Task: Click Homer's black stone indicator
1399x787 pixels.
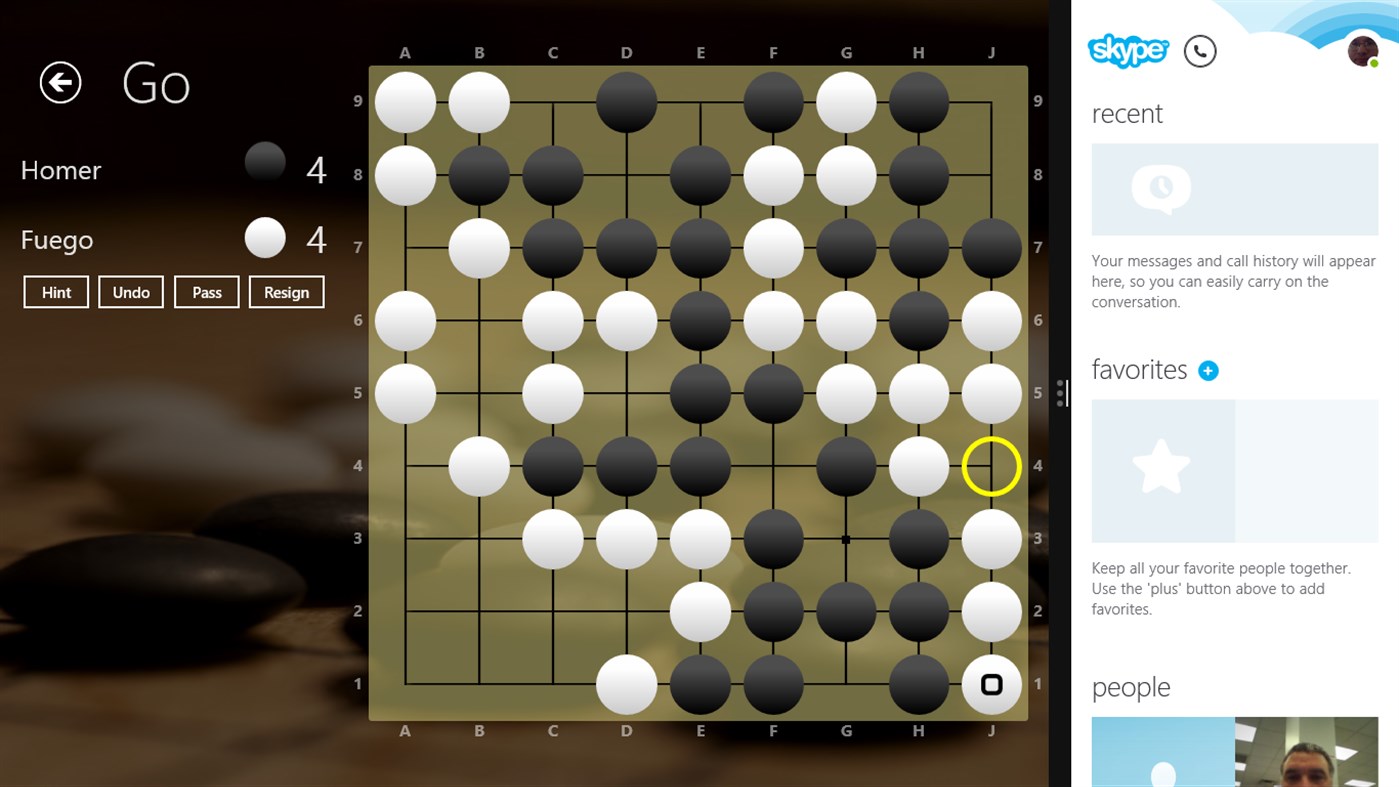Action: [264, 161]
